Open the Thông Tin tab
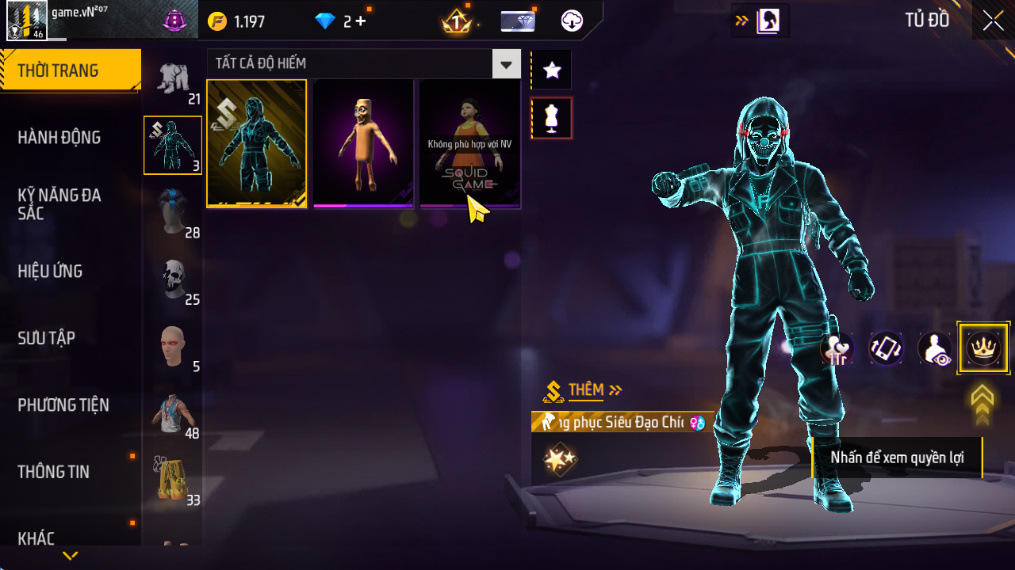This screenshot has height=570, width=1015. (x=53, y=471)
